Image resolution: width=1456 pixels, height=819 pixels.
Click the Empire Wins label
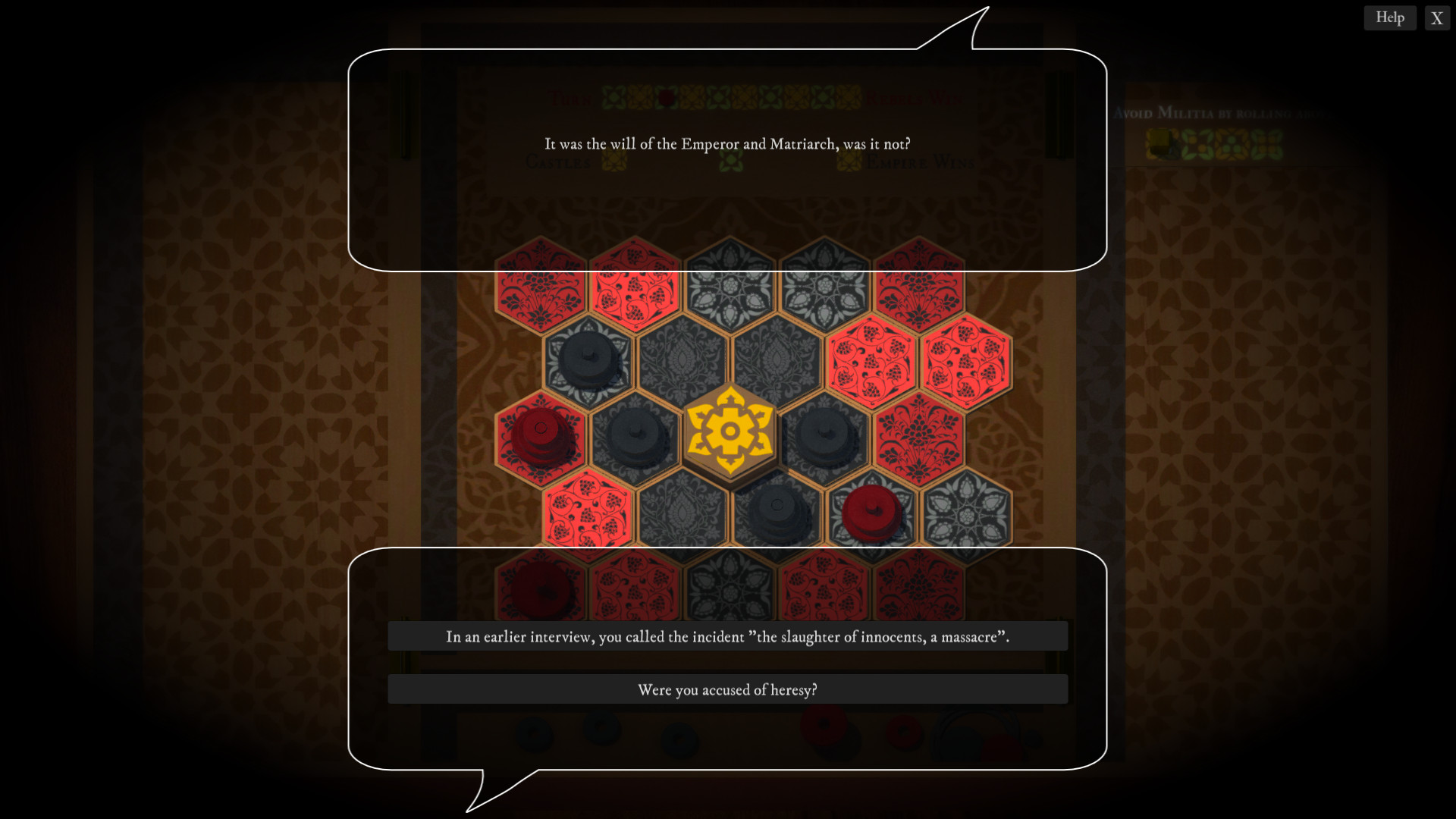click(921, 162)
